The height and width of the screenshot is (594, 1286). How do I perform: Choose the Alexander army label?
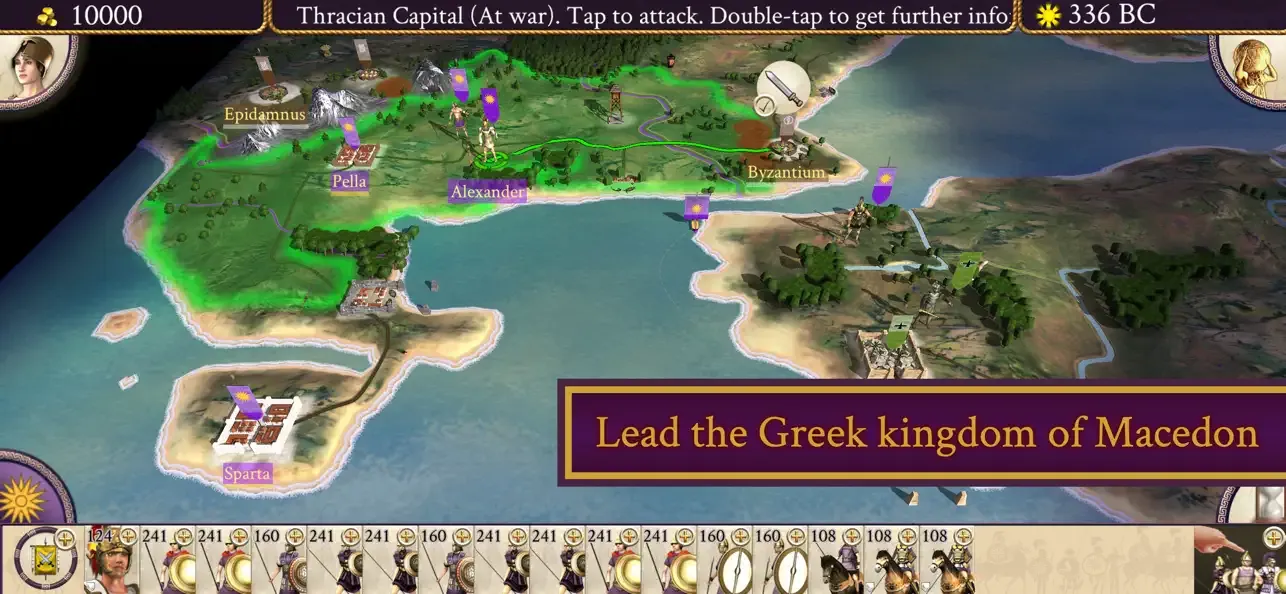click(487, 191)
